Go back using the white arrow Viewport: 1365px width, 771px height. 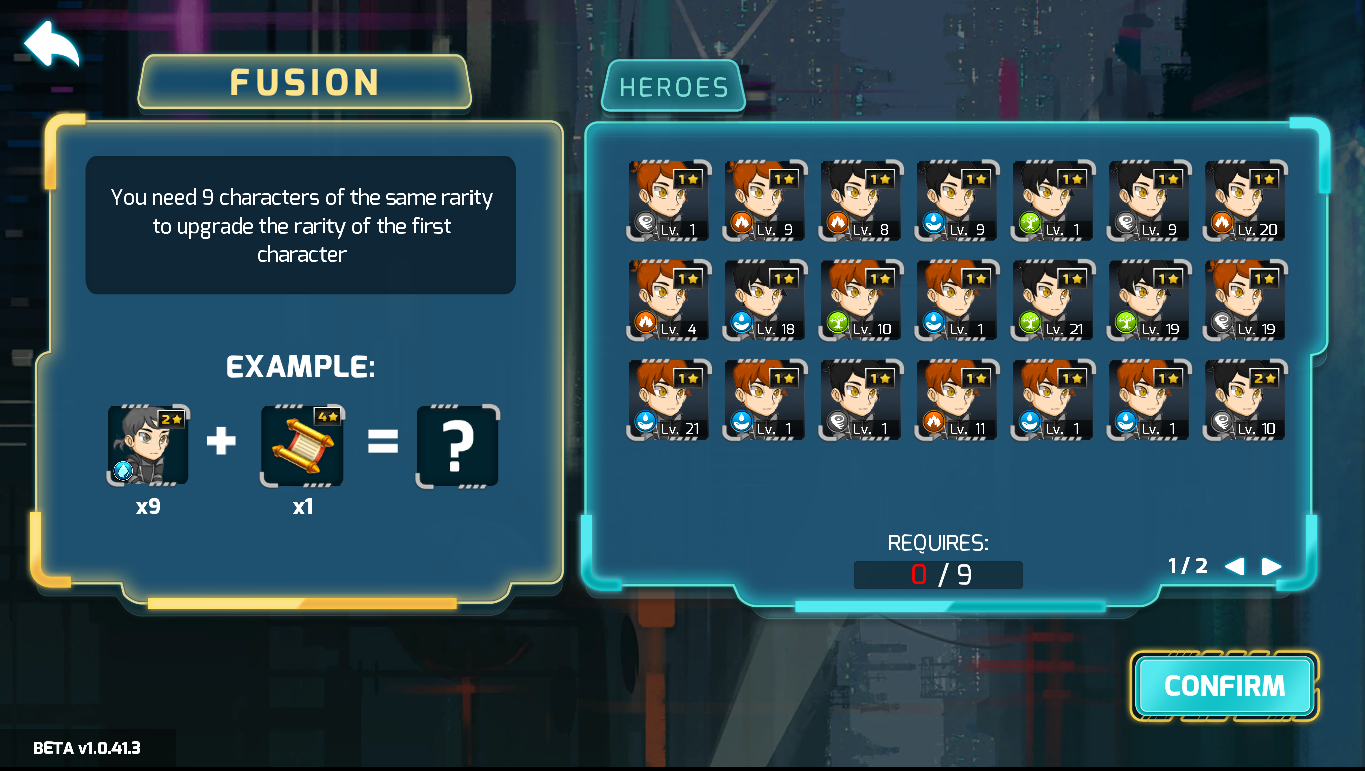[x=50, y=45]
